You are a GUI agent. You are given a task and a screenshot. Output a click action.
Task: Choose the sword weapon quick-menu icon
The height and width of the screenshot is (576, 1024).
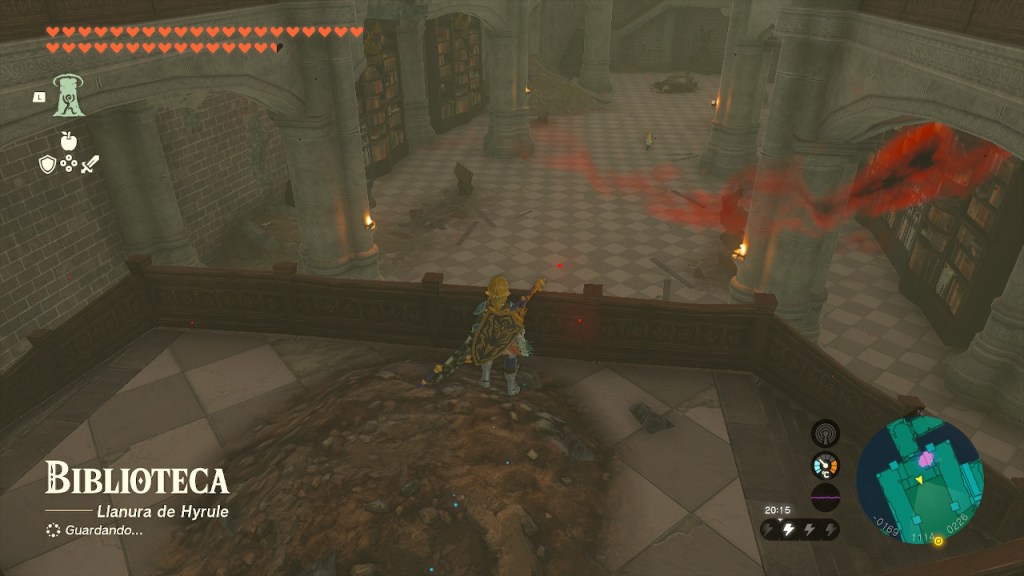90,165
